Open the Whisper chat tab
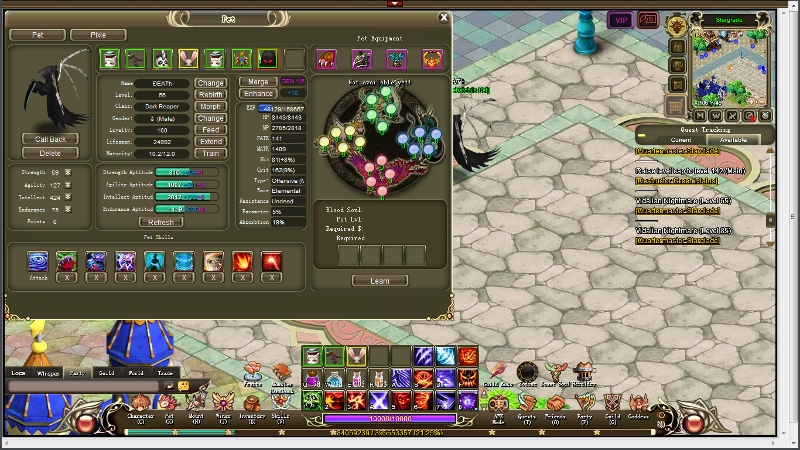The width and height of the screenshot is (800, 450). [48, 373]
